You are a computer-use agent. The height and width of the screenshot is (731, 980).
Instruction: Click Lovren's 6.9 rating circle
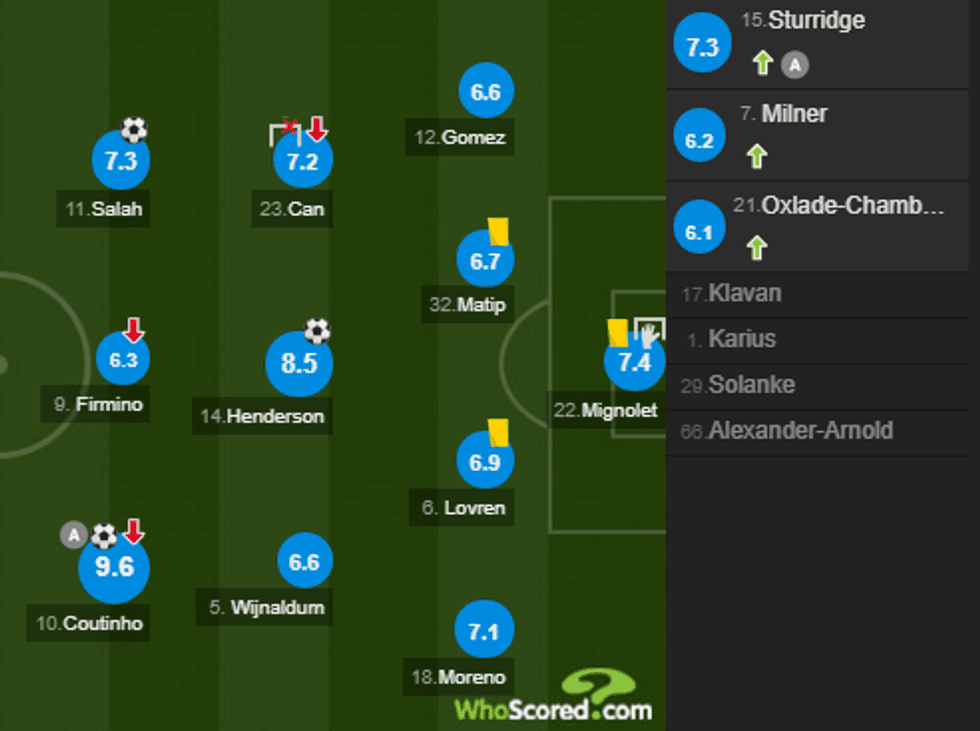click(x=485, y=461)
